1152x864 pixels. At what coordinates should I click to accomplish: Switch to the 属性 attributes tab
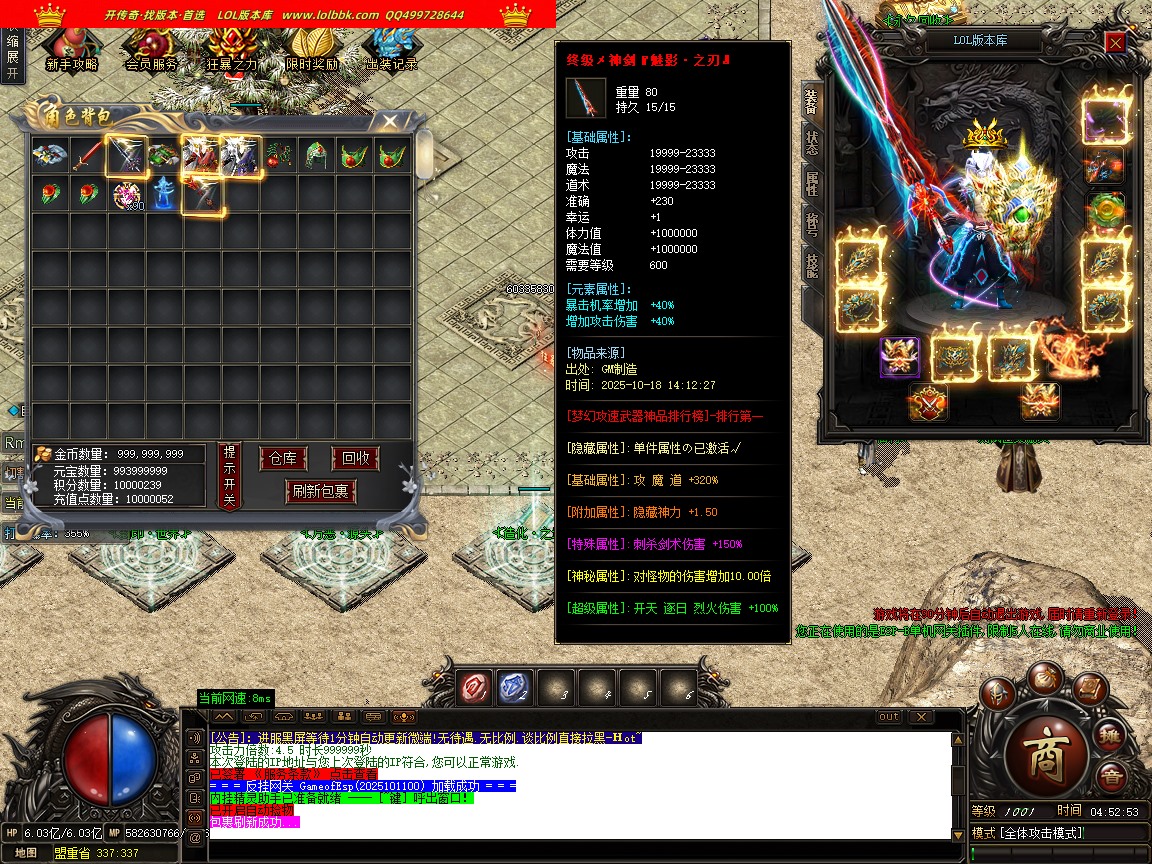click(x=811, y=183)
